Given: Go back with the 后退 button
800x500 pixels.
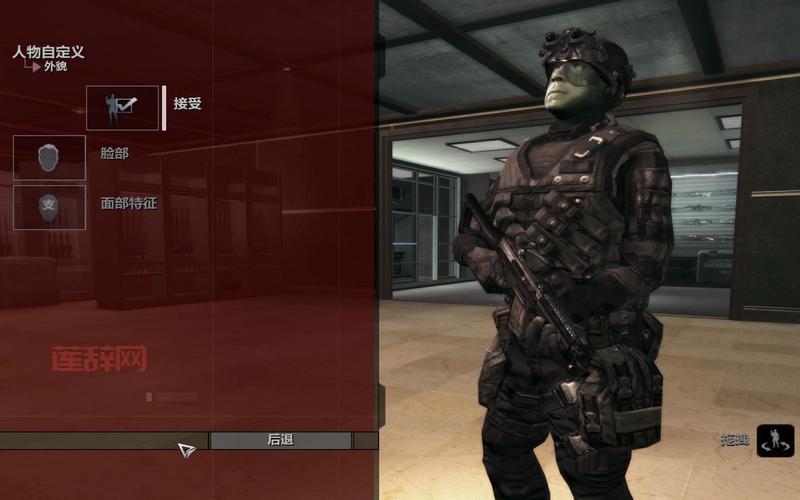Looking at the screenshot, I should [x=280, y=440].
